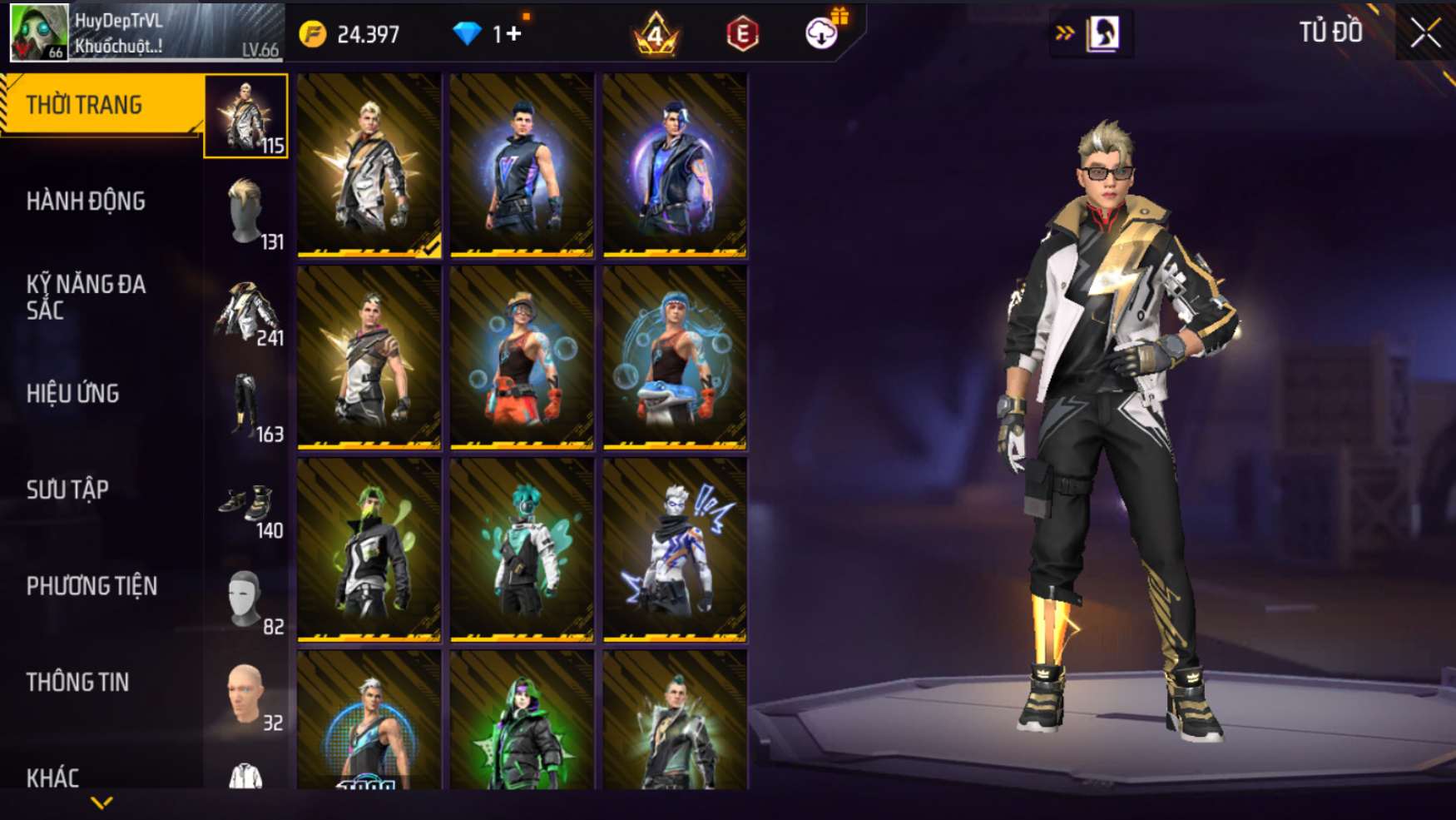
Task: Show the Phương Tiện category
Action: (92, 586)
